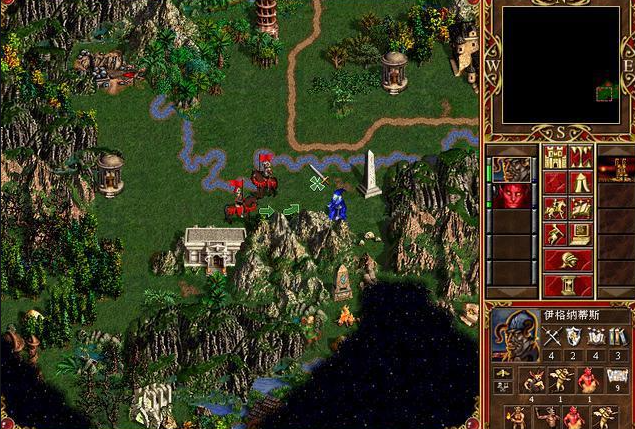Open the Kingdom Overview castle button
Viewport: 635px width, 429px height.
[x=554, y=157]
